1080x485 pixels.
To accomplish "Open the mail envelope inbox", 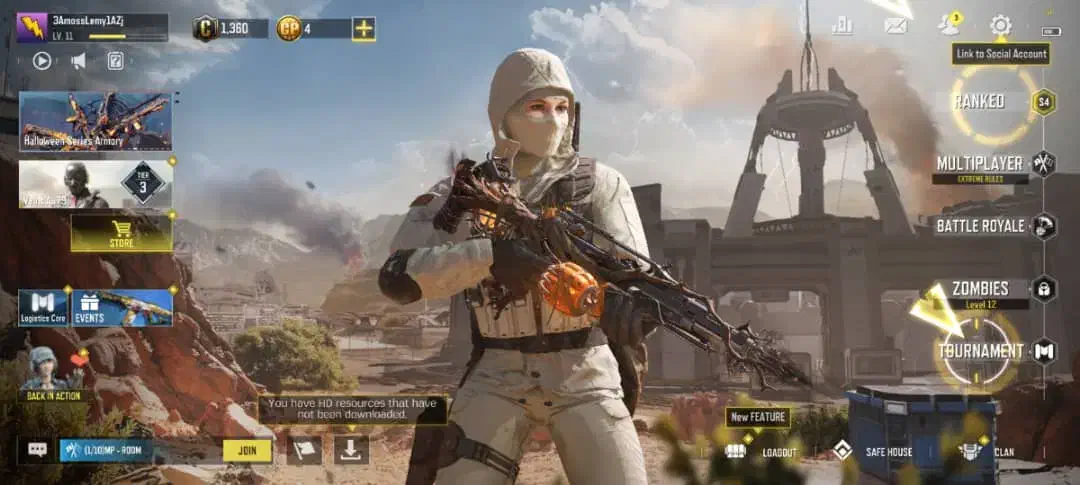I will 896,26.
